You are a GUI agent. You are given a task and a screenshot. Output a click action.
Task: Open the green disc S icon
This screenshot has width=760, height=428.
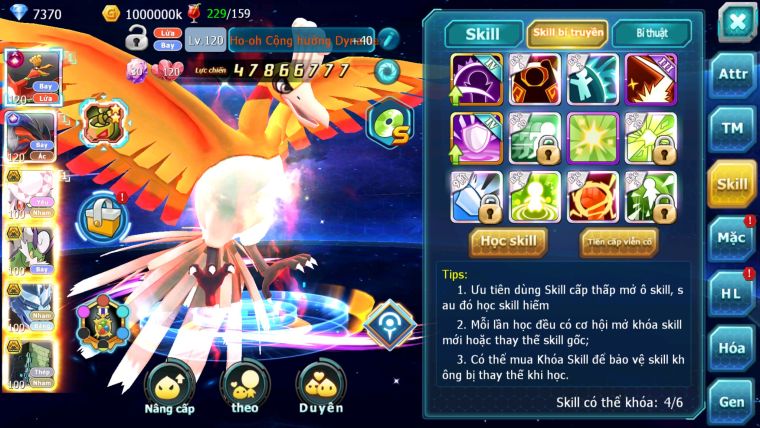pos(389,125)
